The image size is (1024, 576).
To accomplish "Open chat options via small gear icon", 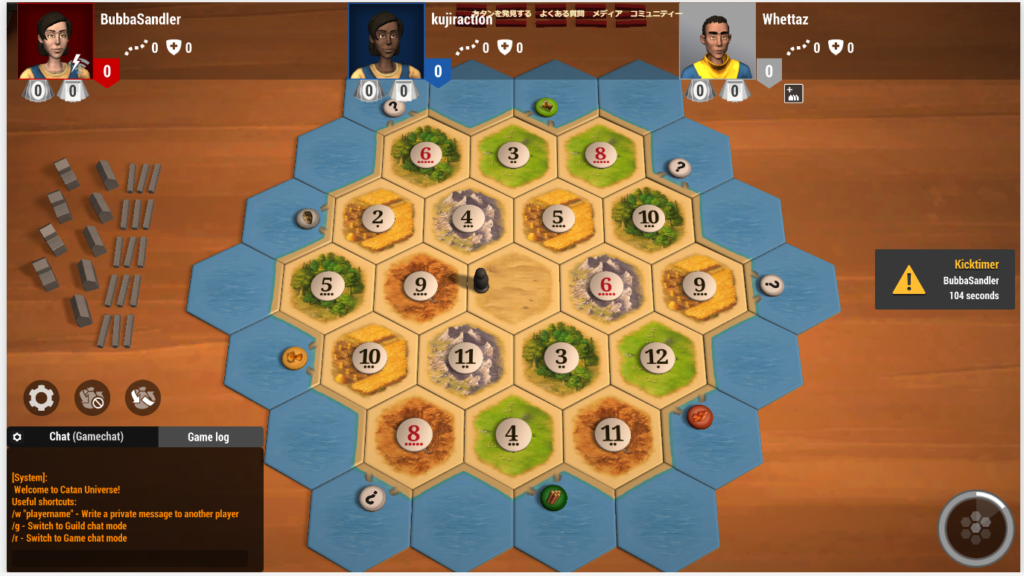I will 17,437.
